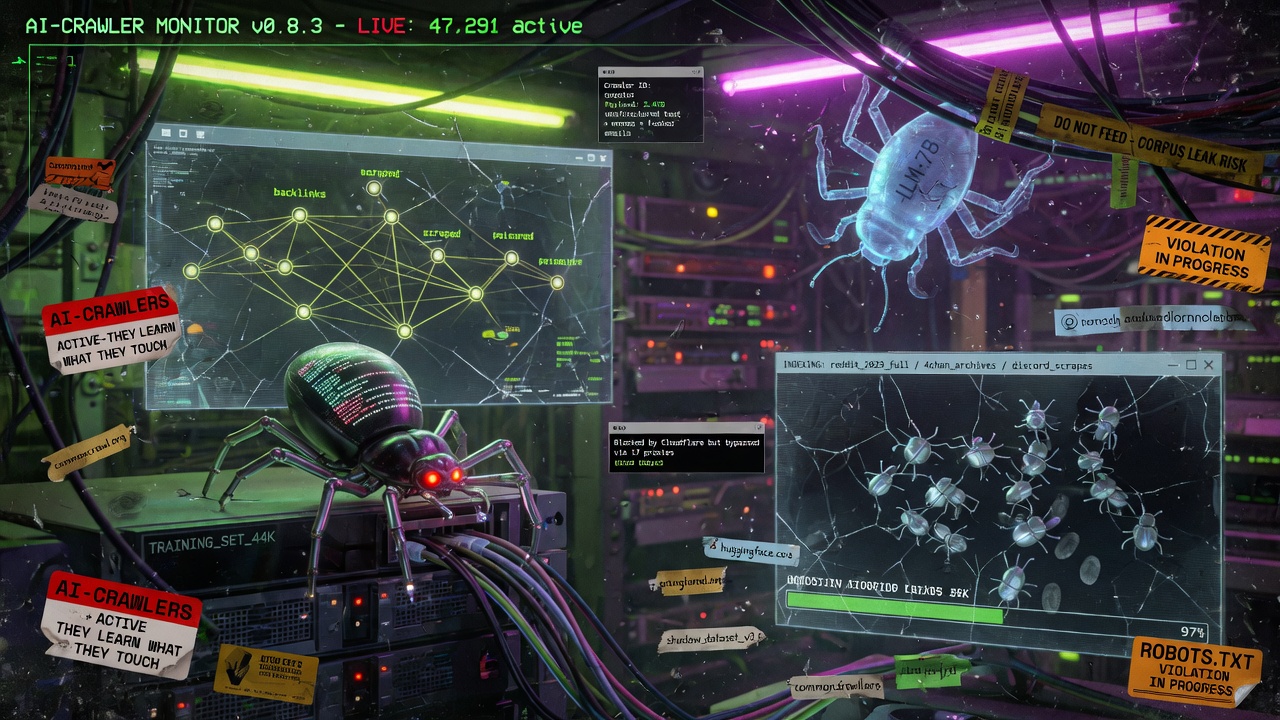Close the backlinks network graph window
Screen dimensions: 1280x720
pyautogui.click(x=605, y=157)
